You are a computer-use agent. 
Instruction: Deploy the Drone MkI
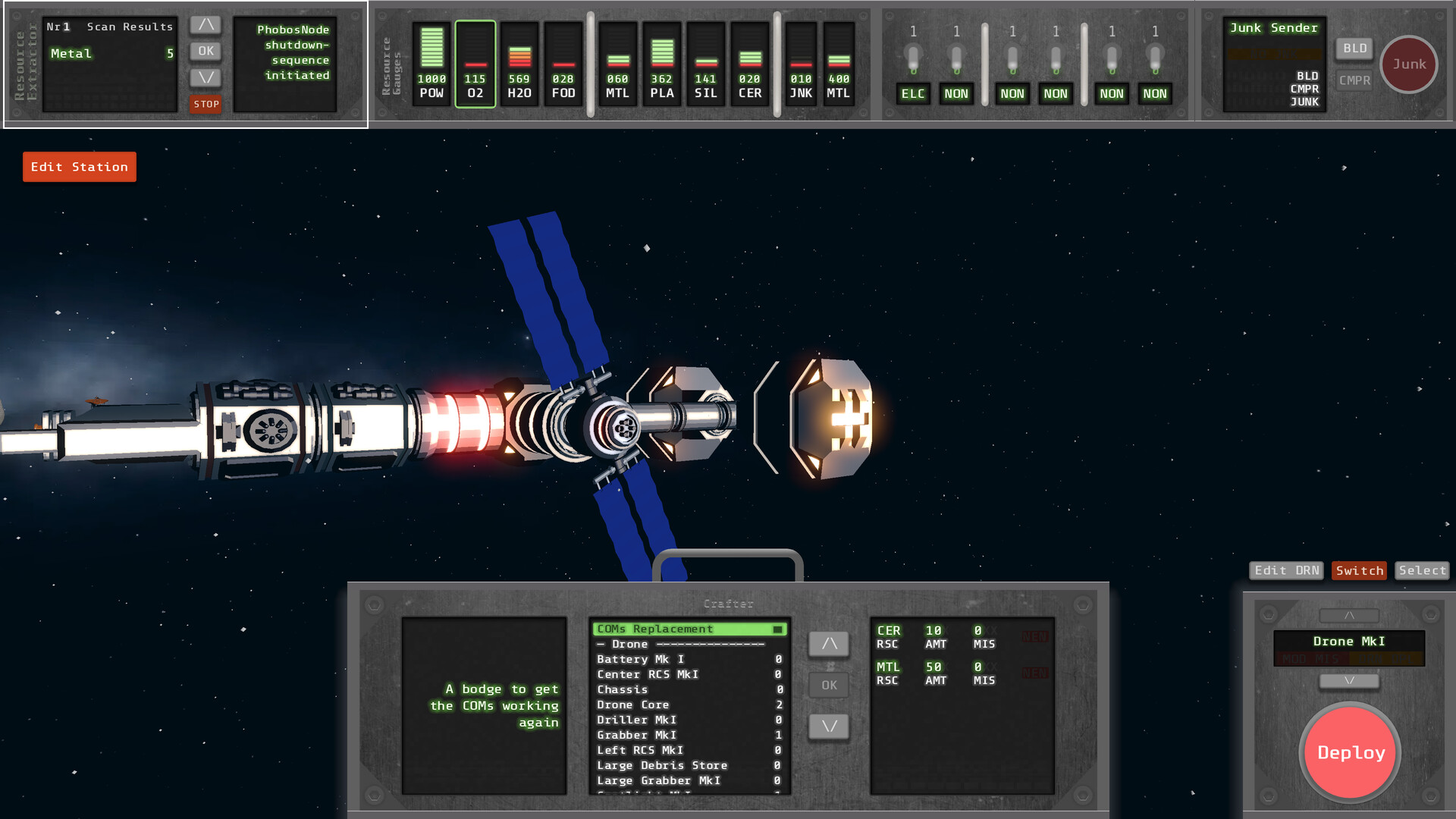coord(1351,752)
